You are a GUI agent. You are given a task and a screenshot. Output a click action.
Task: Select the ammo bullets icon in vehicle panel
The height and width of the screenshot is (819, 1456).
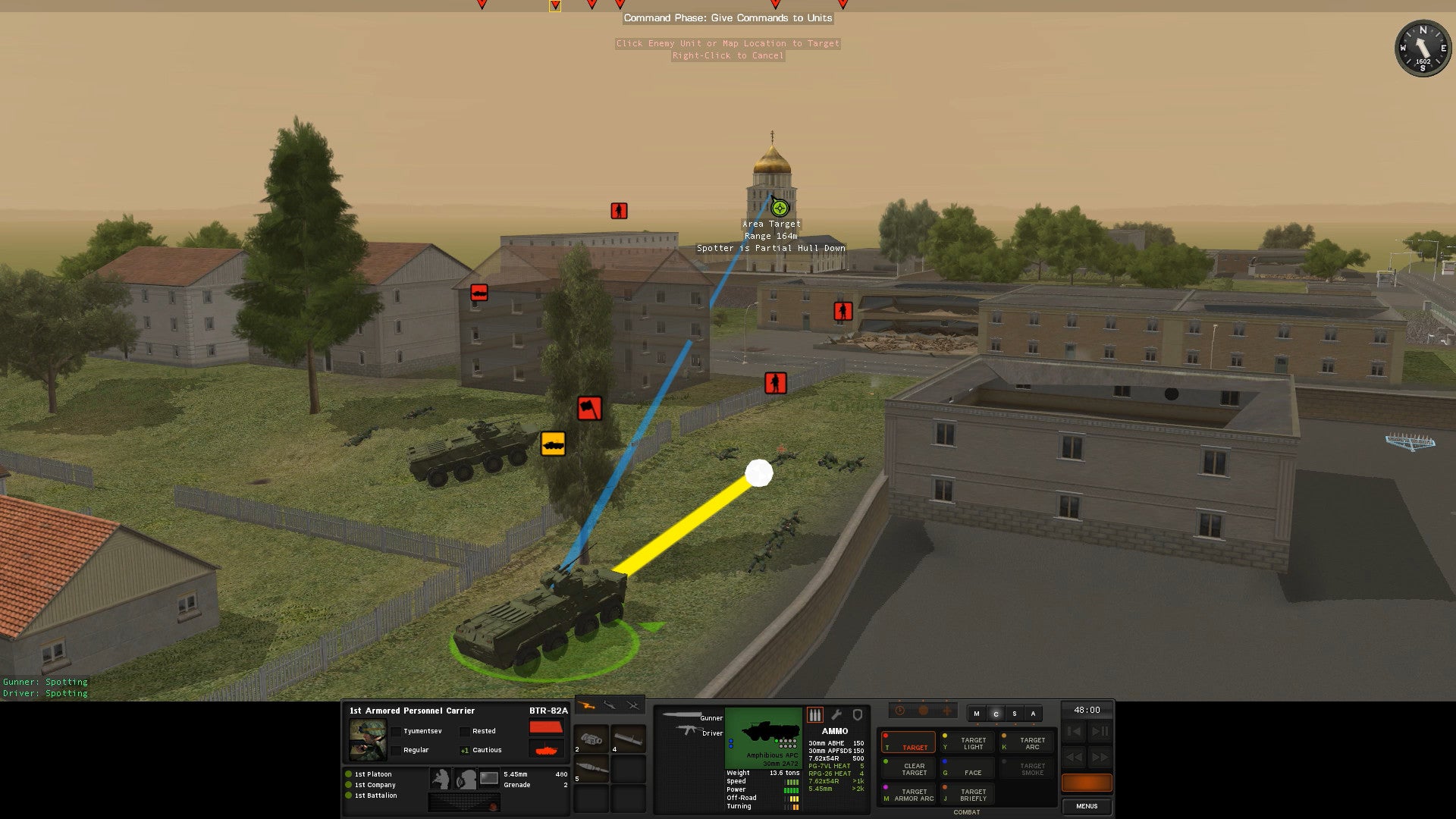point(815,714)
